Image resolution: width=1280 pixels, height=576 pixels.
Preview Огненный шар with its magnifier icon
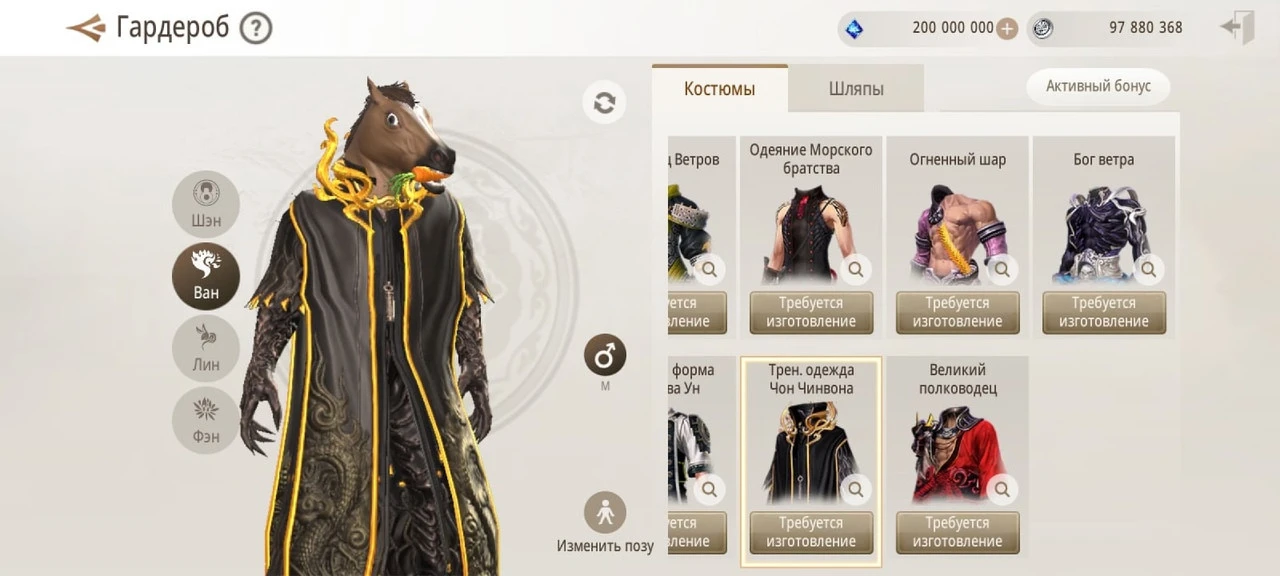1002,269
